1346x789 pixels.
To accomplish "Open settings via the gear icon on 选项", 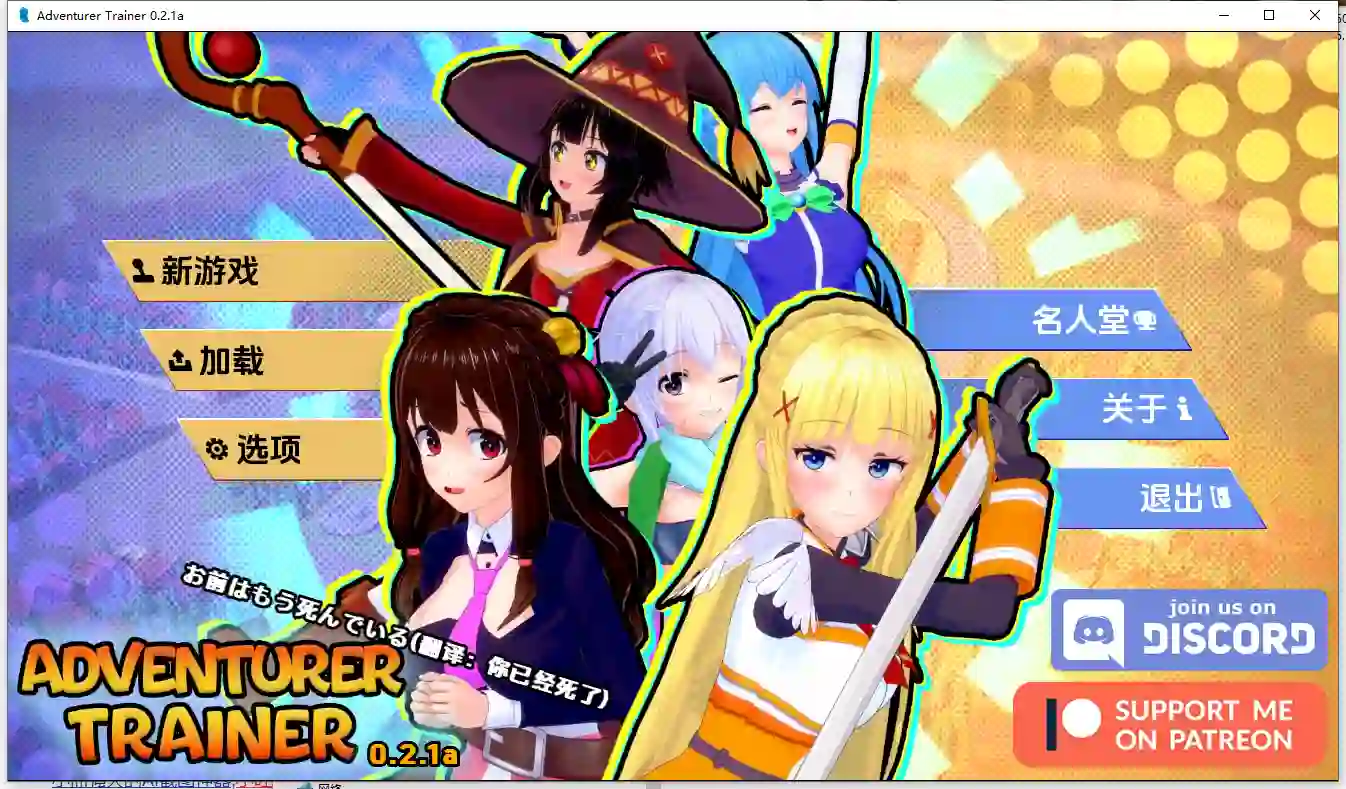I will pyautogui.click(x=217, y=449).
